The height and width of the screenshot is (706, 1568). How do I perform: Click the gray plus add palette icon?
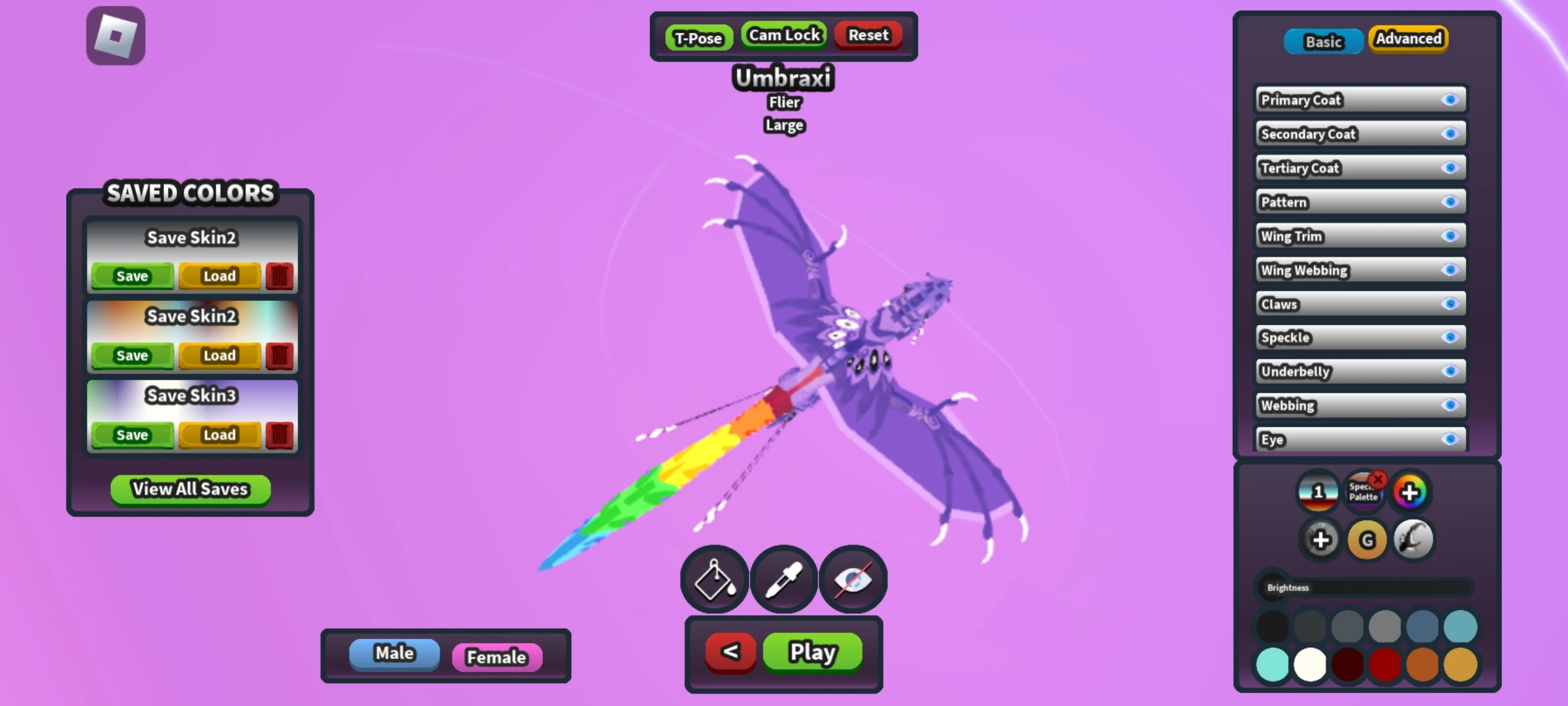pos(1321,539)
